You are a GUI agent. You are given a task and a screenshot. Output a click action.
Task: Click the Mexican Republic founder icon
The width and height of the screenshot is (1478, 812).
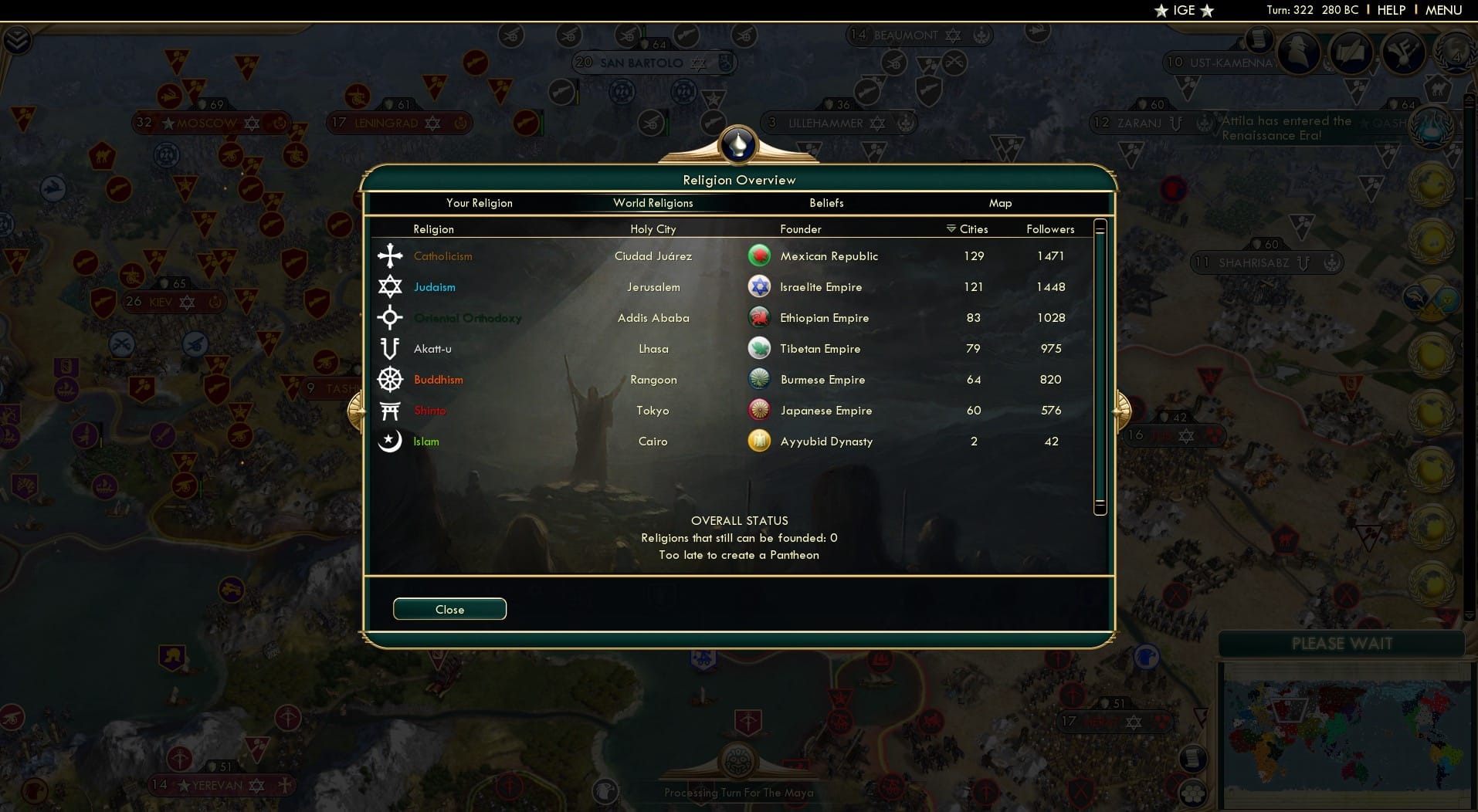760,255
